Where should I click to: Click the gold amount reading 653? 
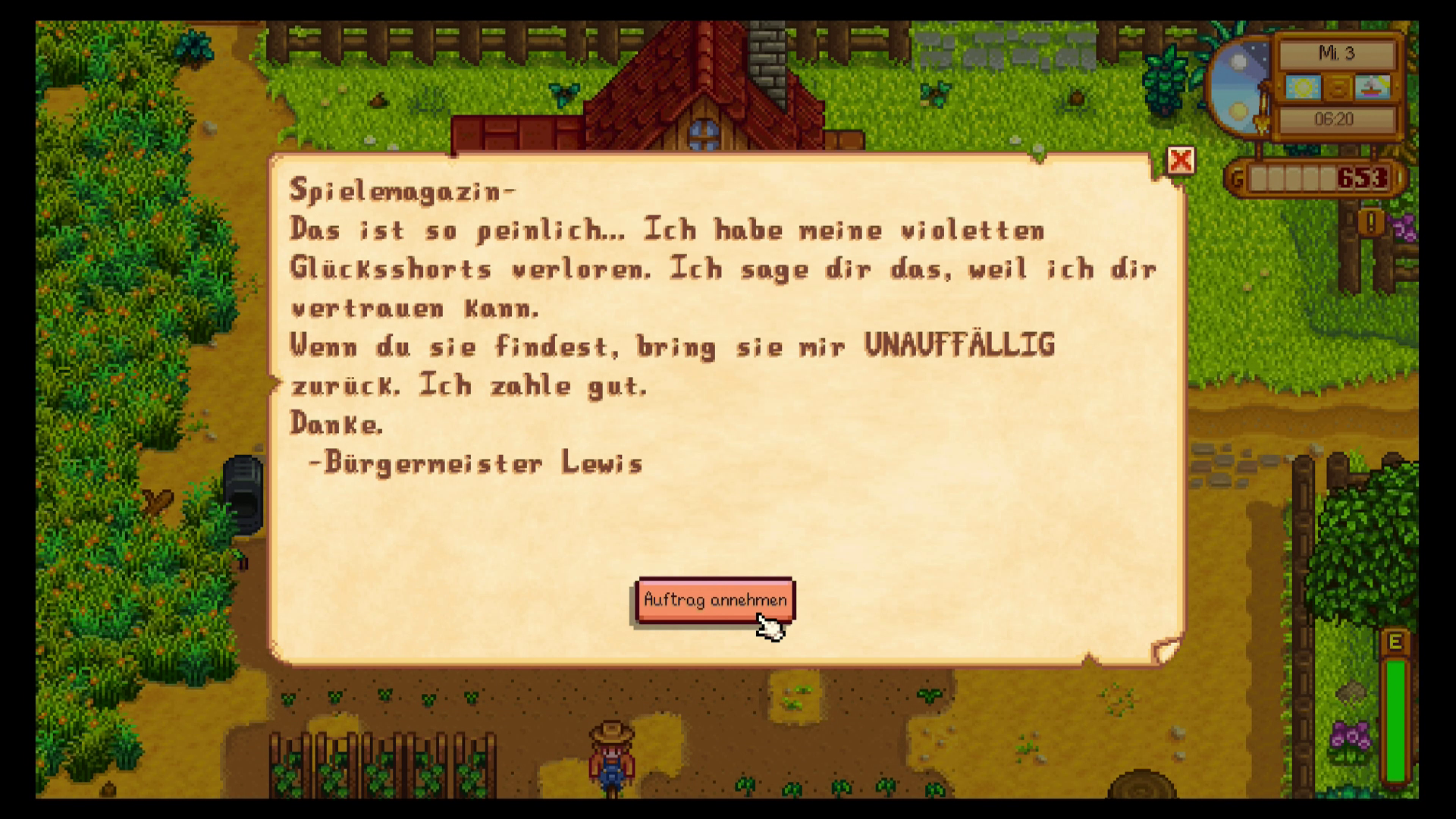coord(1362,176)
